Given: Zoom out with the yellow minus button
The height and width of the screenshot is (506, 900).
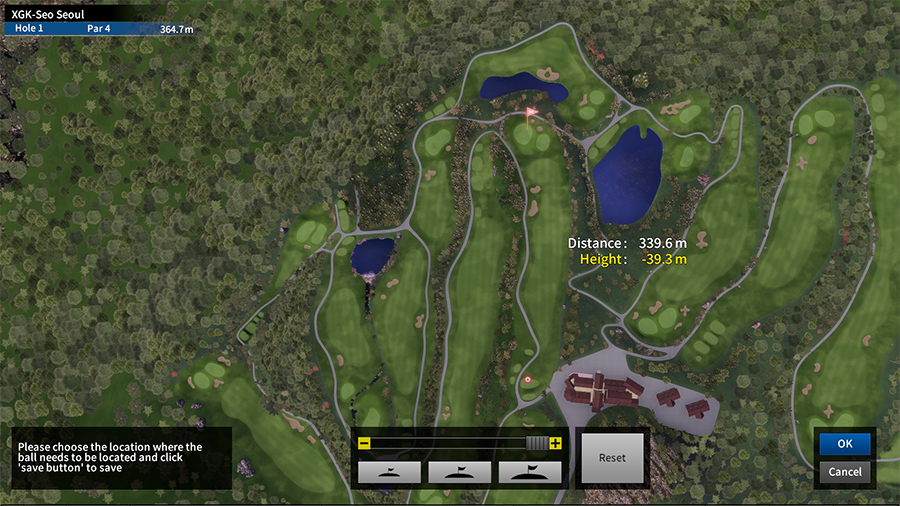Looking at the screenshot, I should (x=364, y=443).
